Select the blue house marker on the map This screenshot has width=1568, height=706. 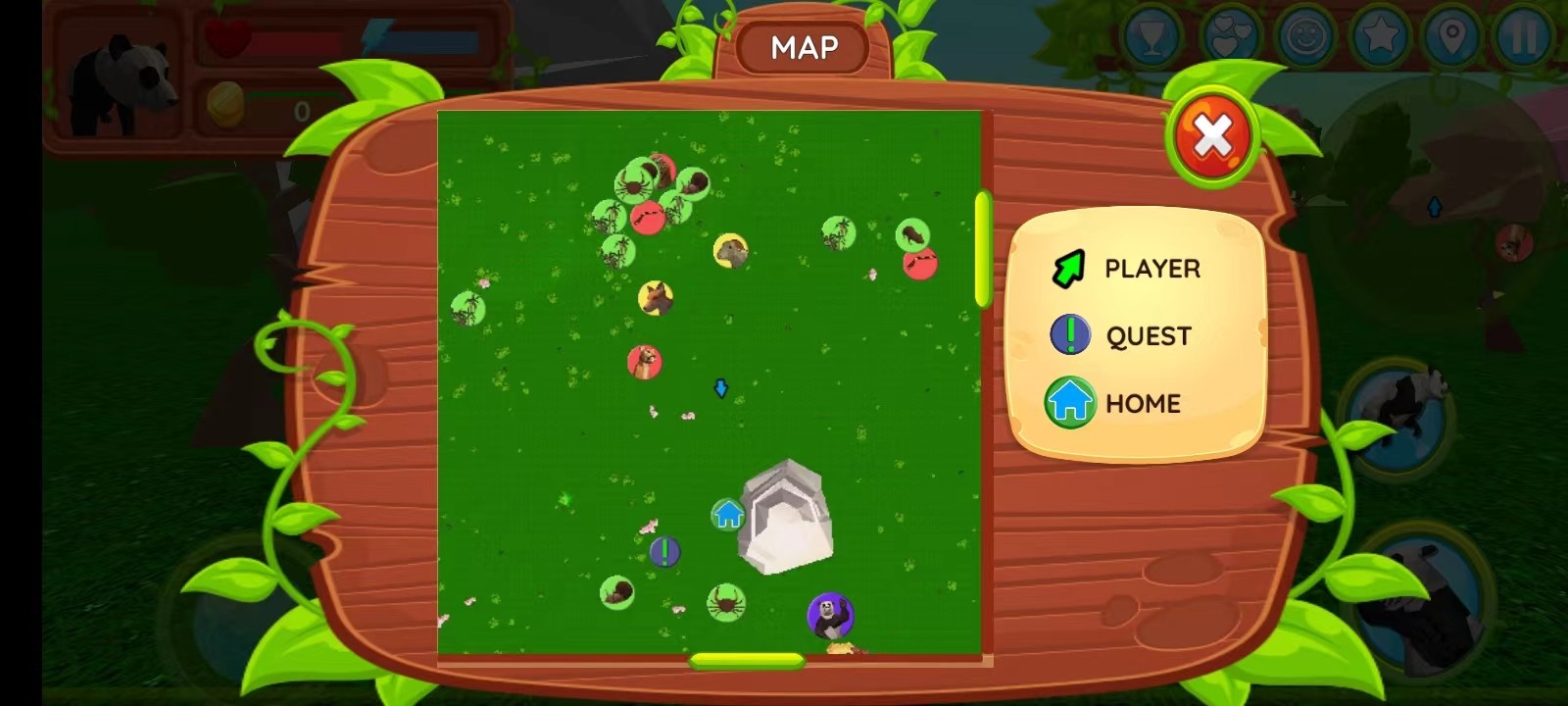[727, 514]
